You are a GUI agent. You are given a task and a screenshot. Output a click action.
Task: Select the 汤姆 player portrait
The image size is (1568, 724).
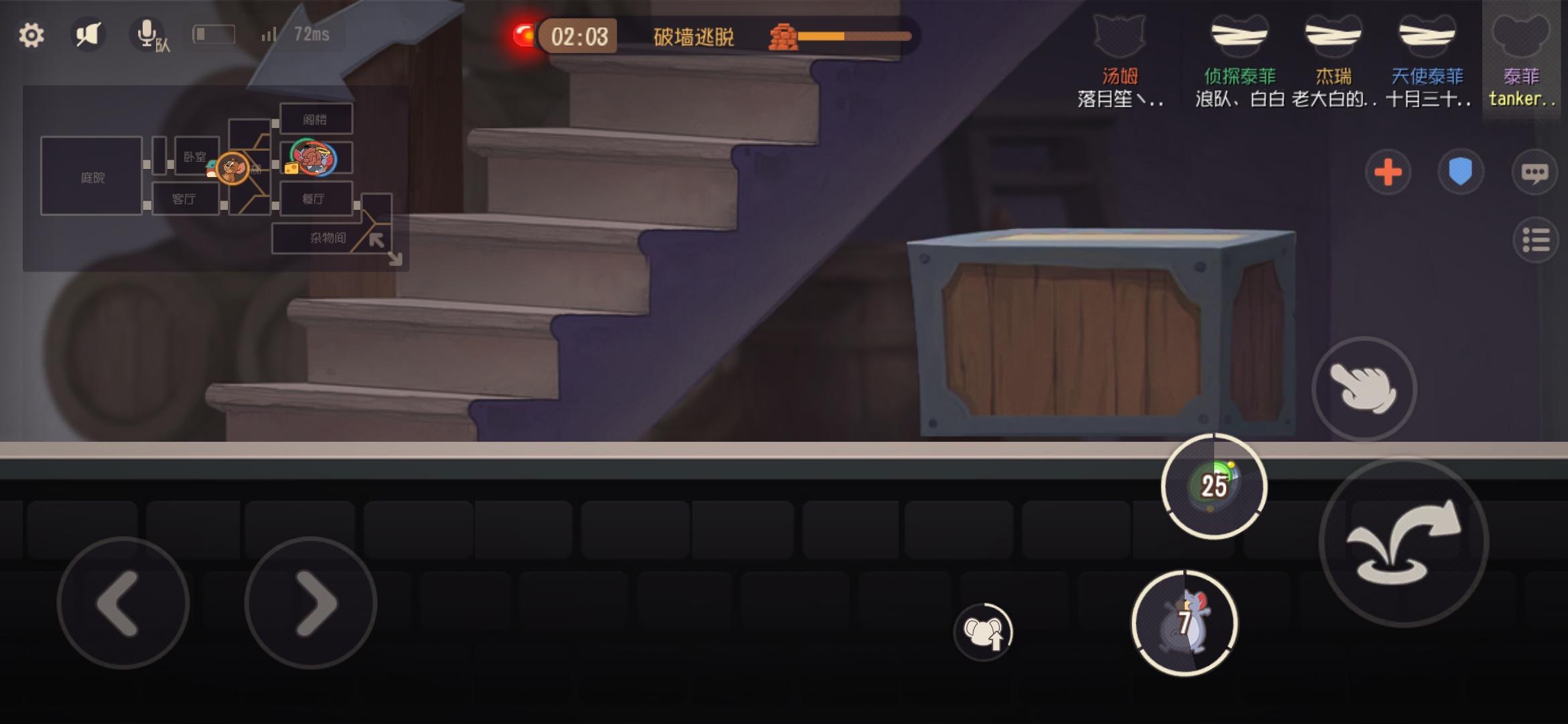1120,37
